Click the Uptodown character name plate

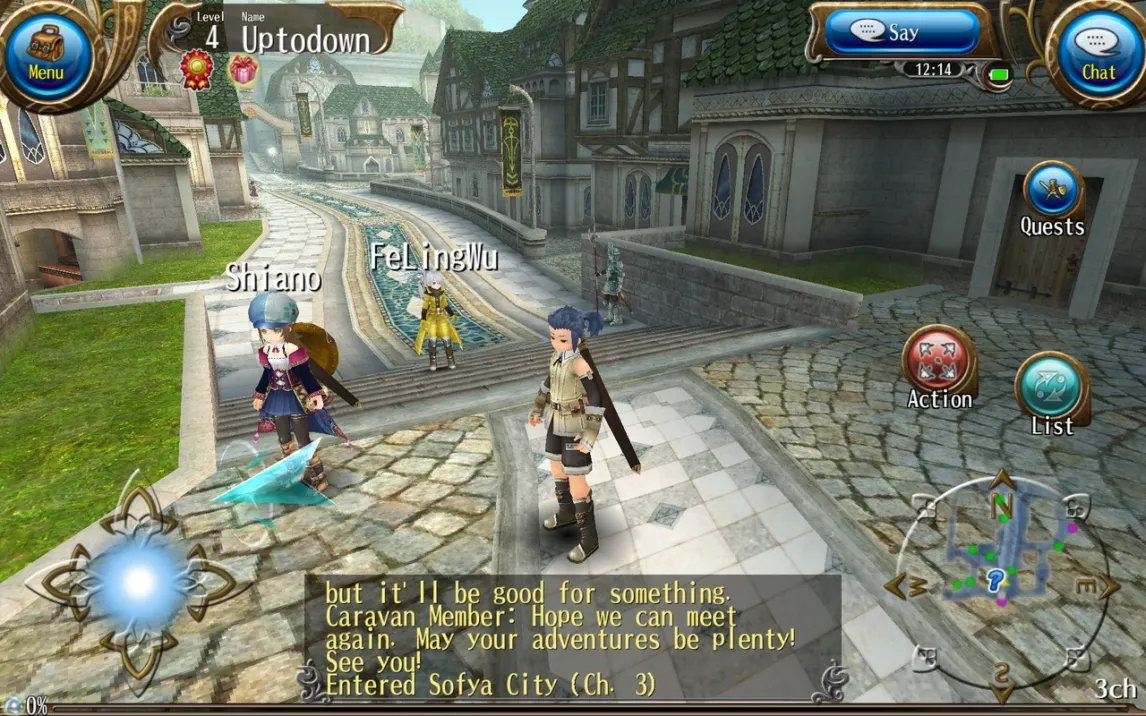coord(305,39)
